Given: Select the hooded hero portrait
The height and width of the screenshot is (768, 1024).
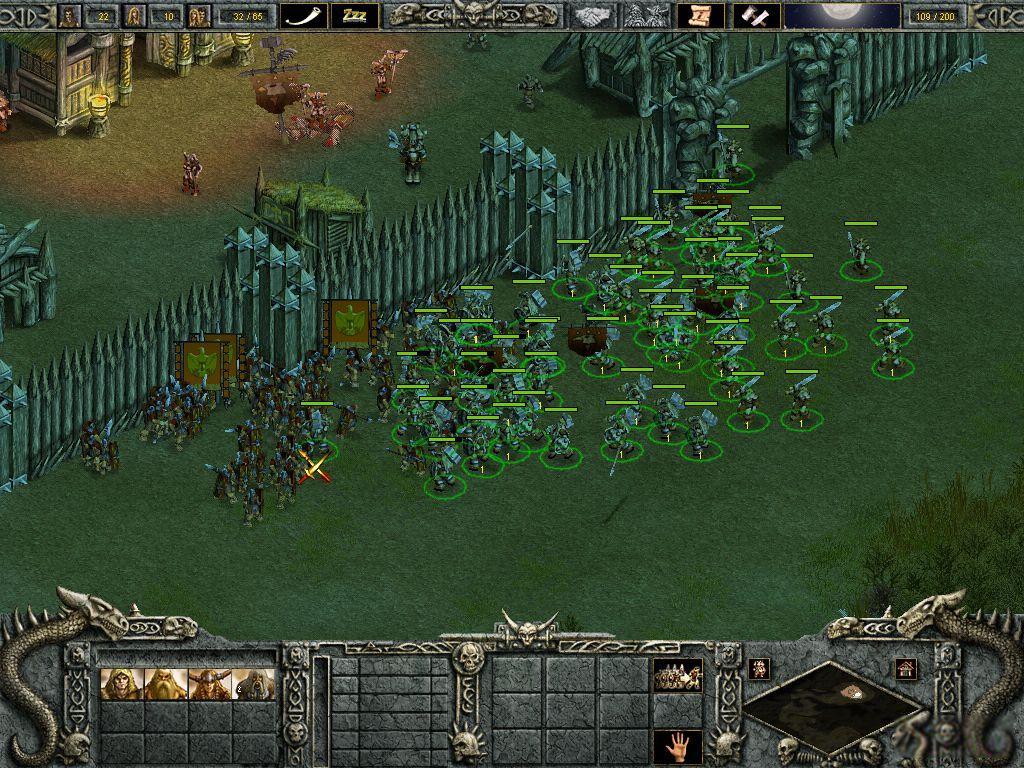Looking at the screenshot, I should click(x=120, y=685).
